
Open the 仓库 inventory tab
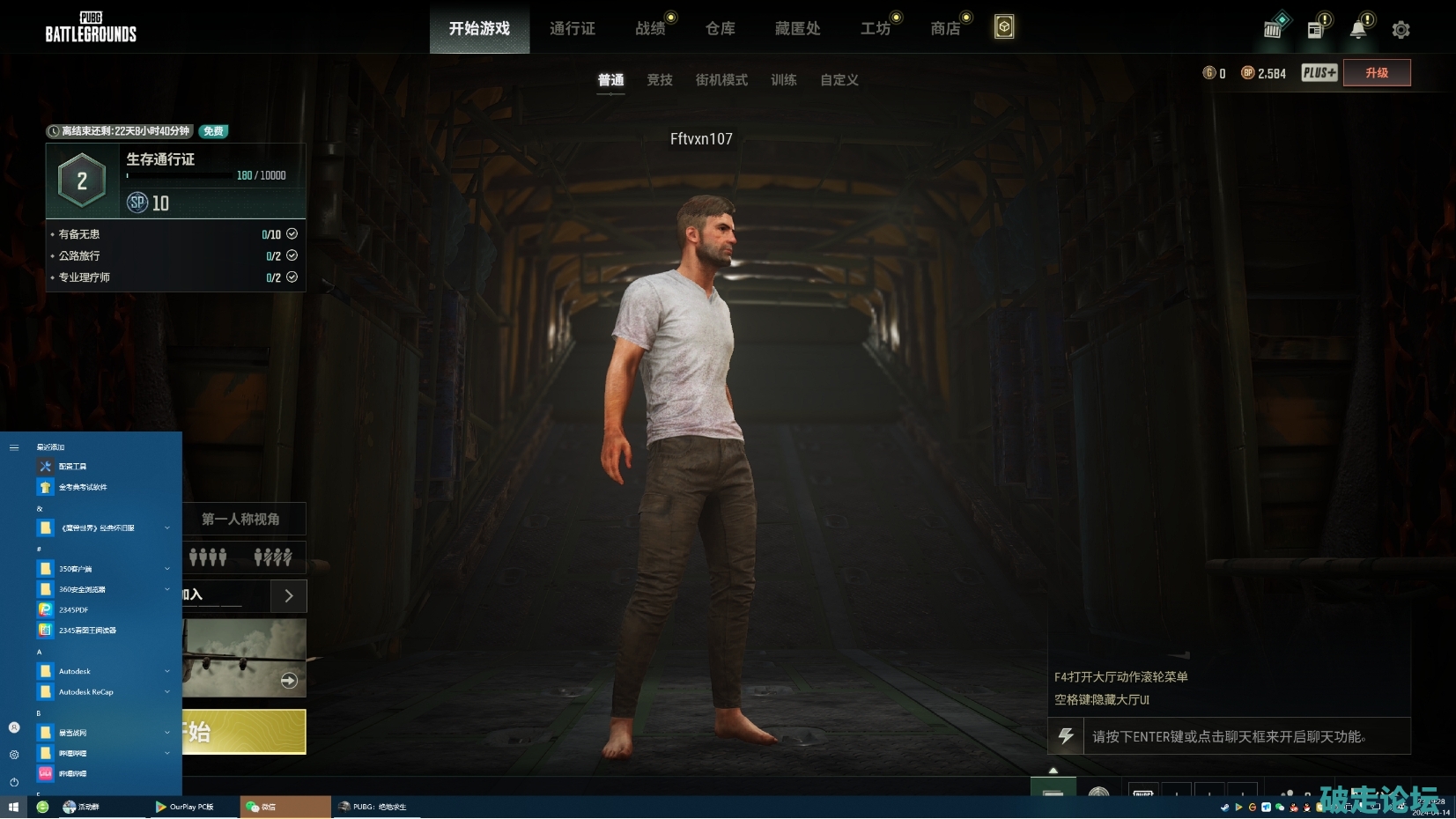tap(720, 29)
